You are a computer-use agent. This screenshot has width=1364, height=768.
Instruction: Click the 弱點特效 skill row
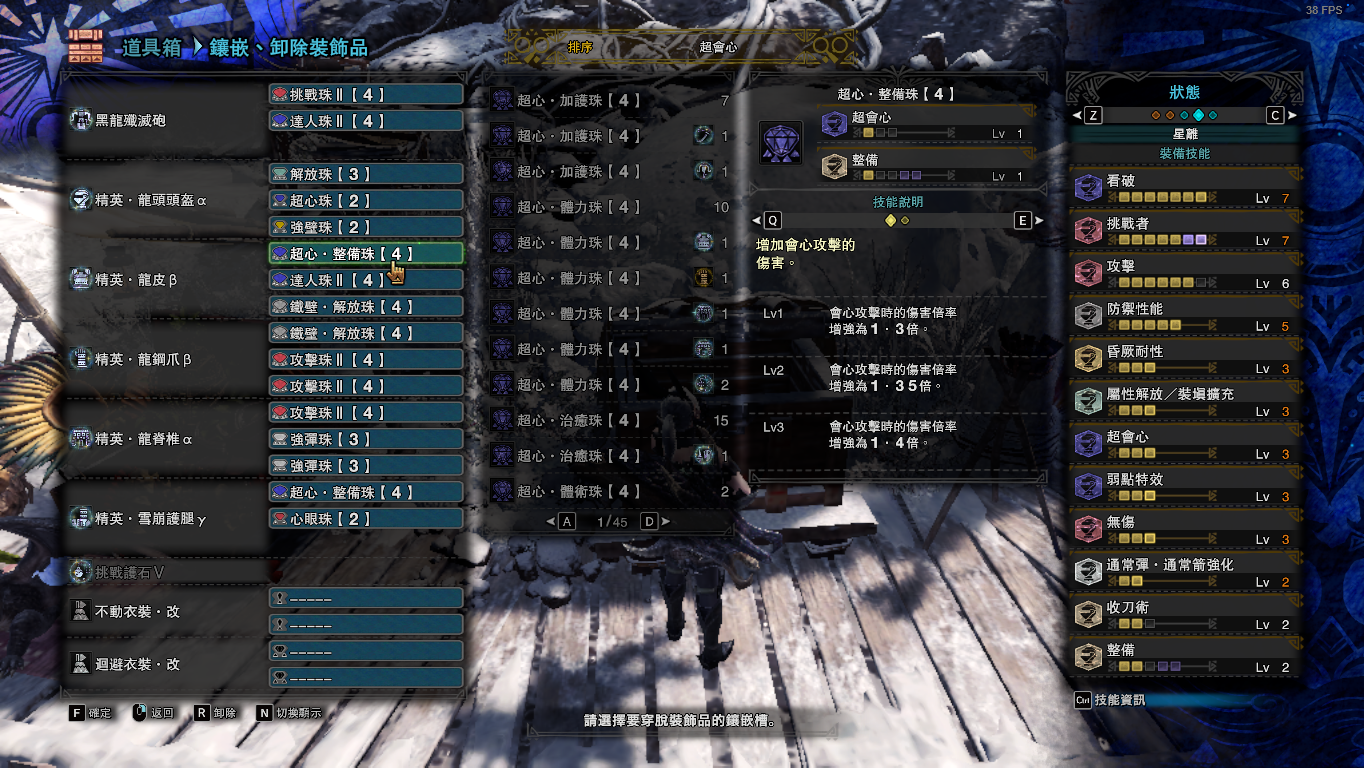coord(1184,487)
